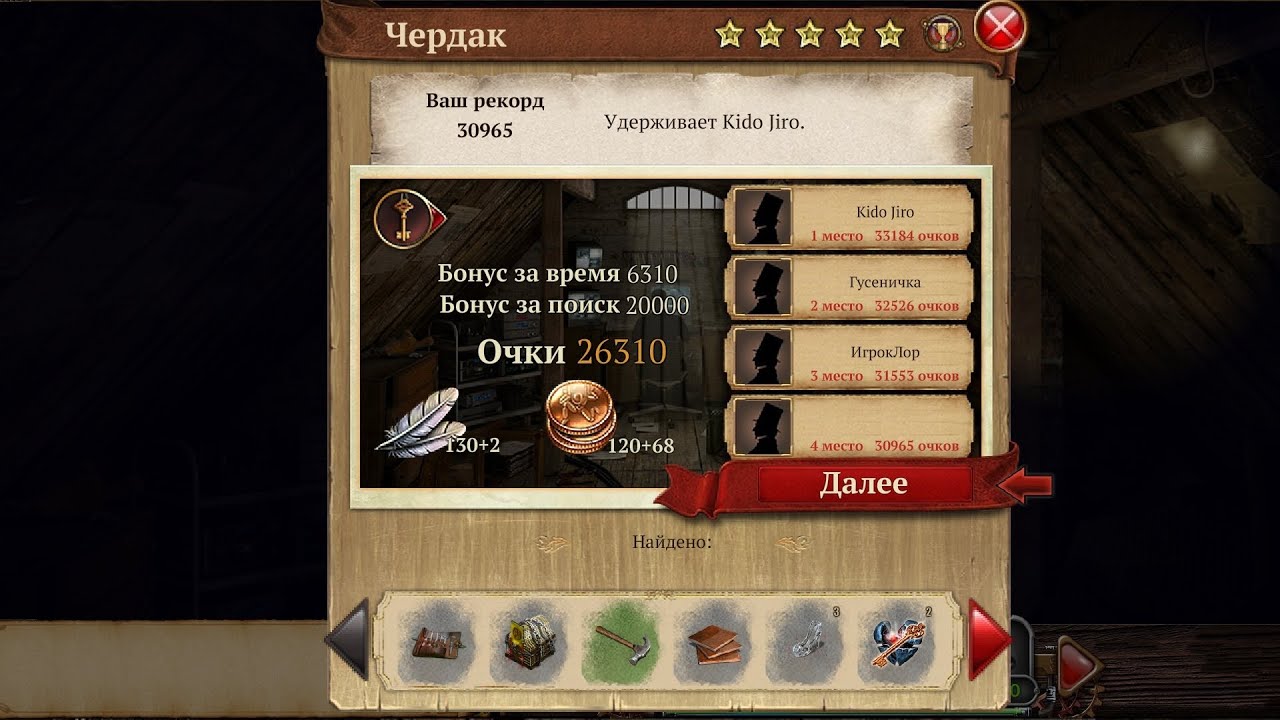This screenshot has width=1280, height=720.
Task: Show previous found items with left arrow
Action: point(348,639)
